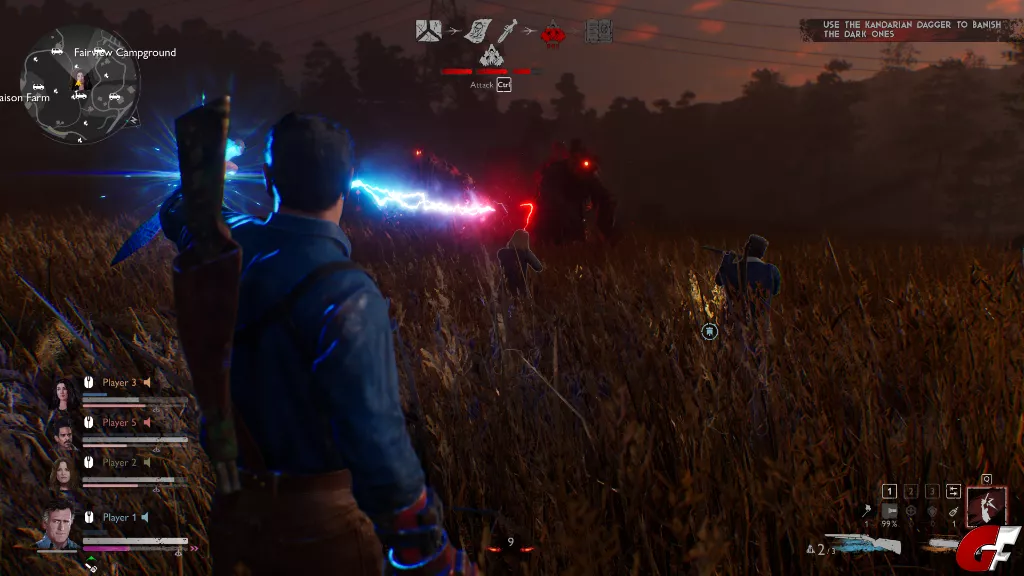The image size is (1024, 576).
Task: Click the Necronomicon book objective icon
Action: point(599,31)
